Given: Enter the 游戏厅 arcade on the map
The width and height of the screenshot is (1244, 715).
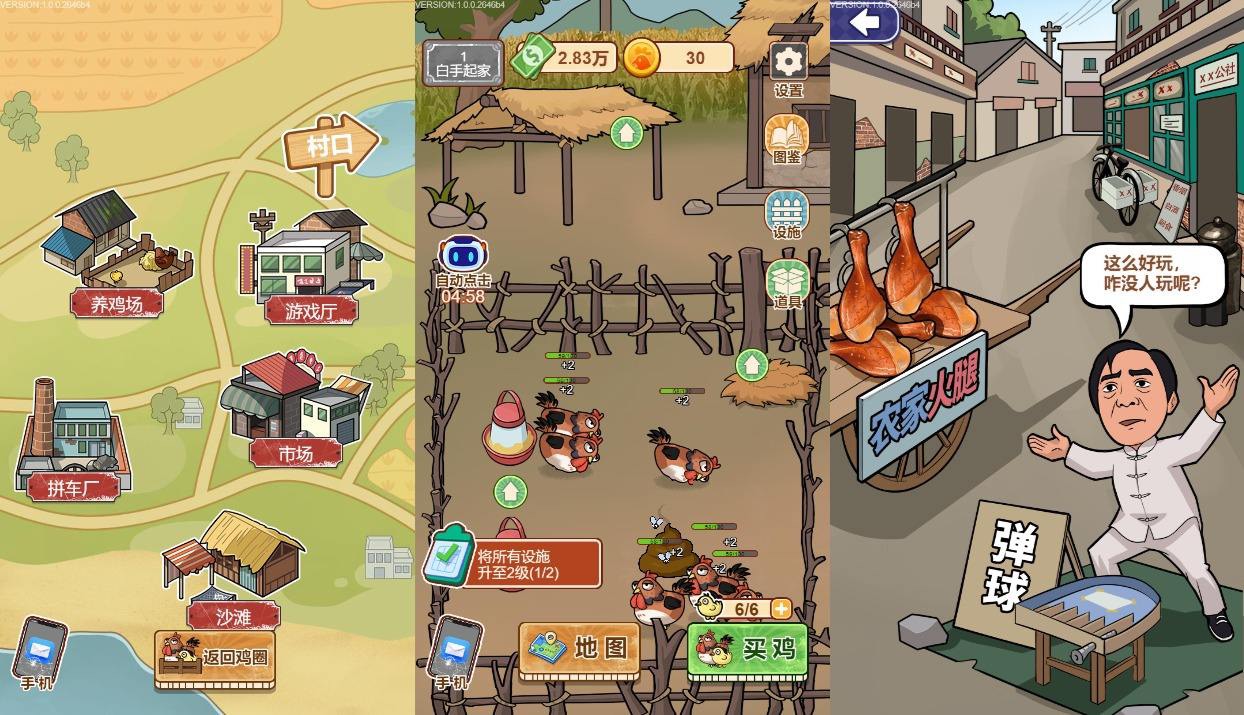Looking at the screenshot, I should tap(310, 268).
